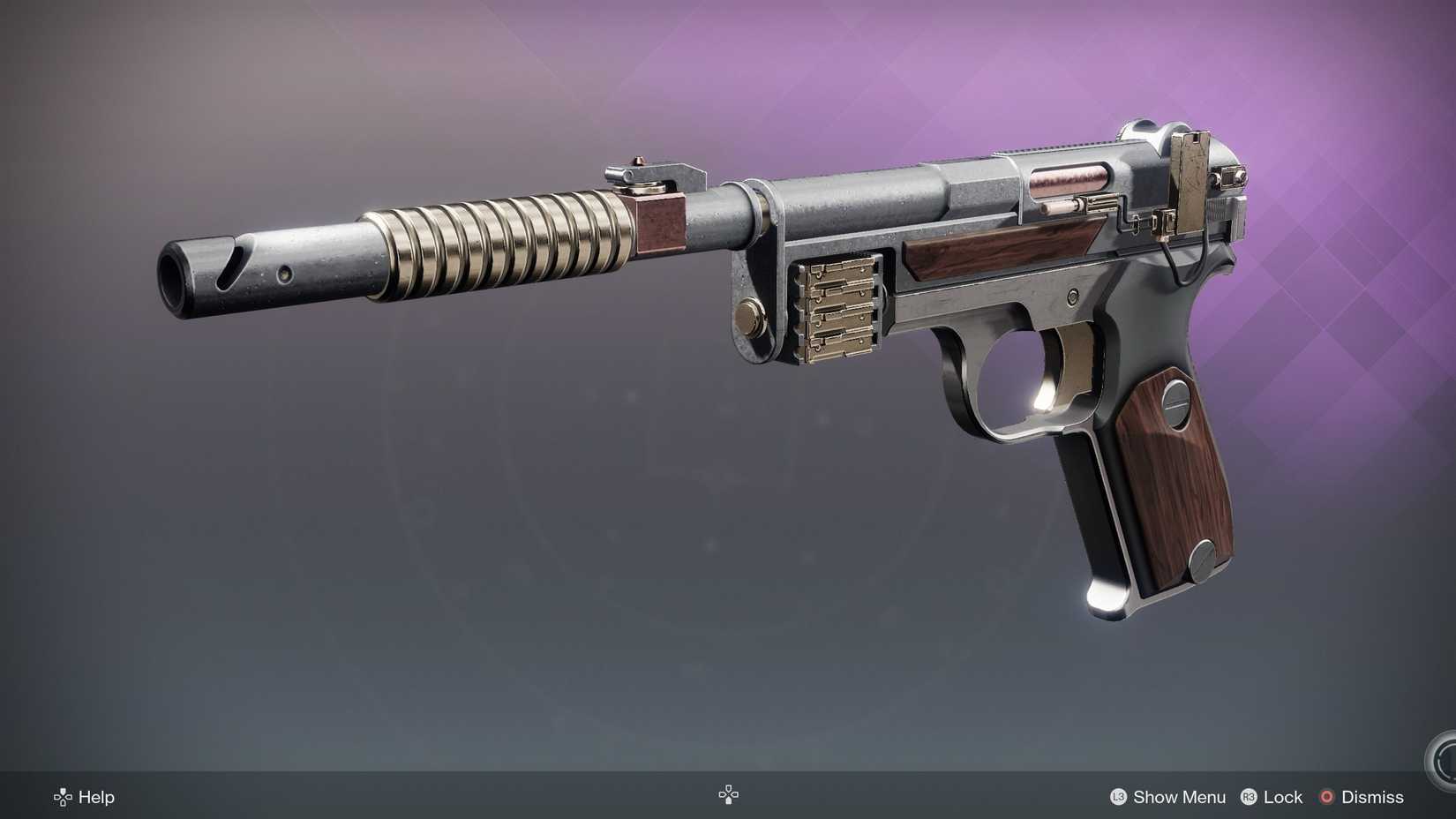Click the red circle icon beside Dismiss
Screen dimensions: 1456x819
1326,797
